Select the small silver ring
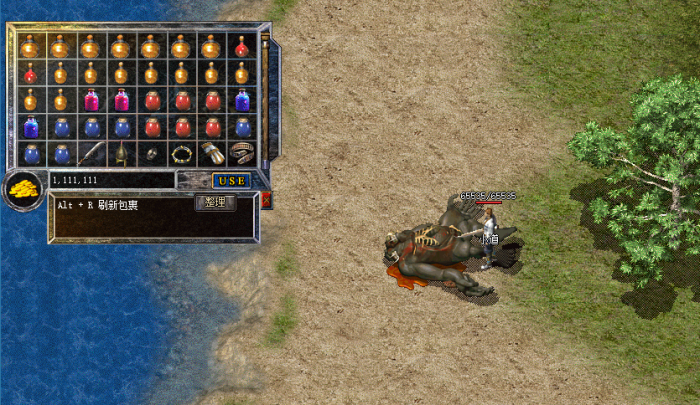 151,154
